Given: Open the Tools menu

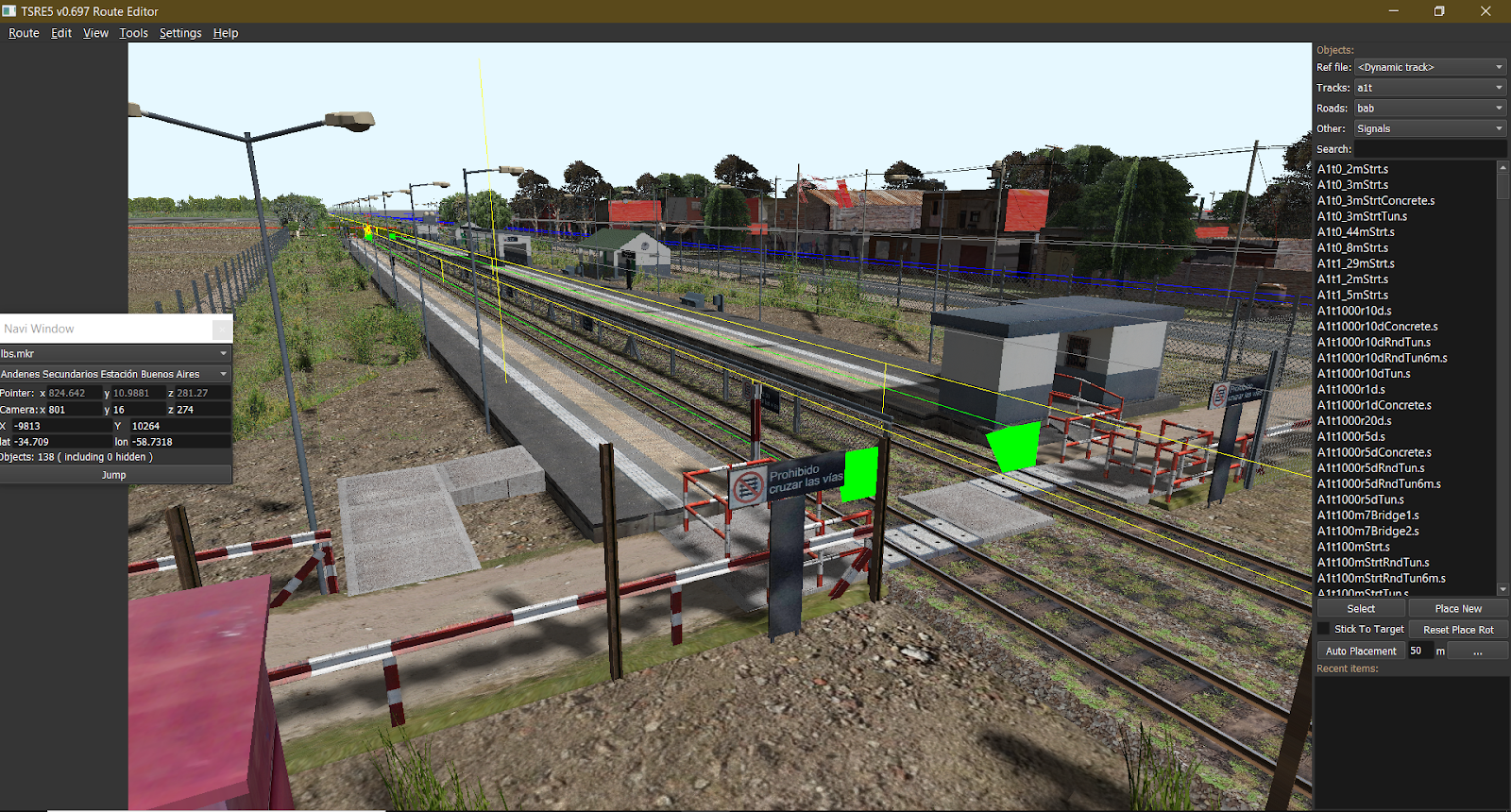Looking at the screenshot, I should click(132, 32).
